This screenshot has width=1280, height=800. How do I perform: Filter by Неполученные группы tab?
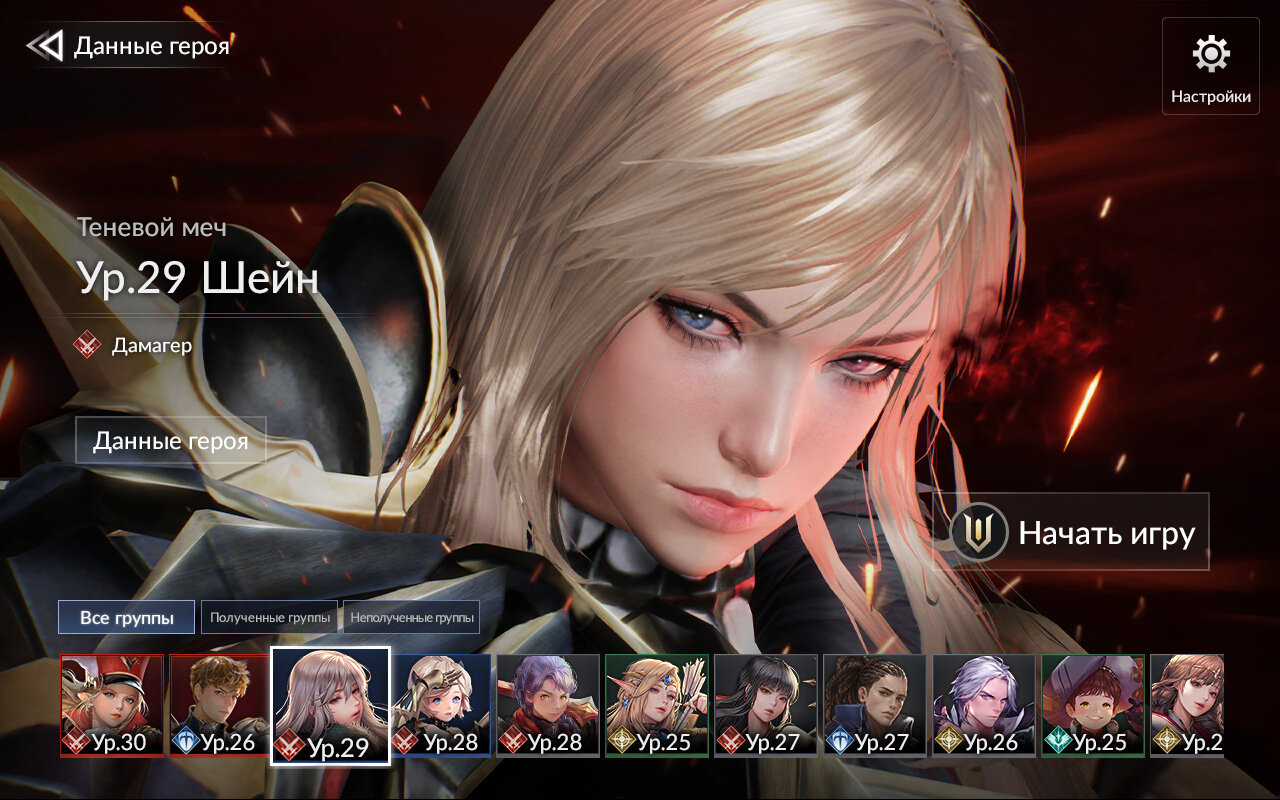coord(411,618)
